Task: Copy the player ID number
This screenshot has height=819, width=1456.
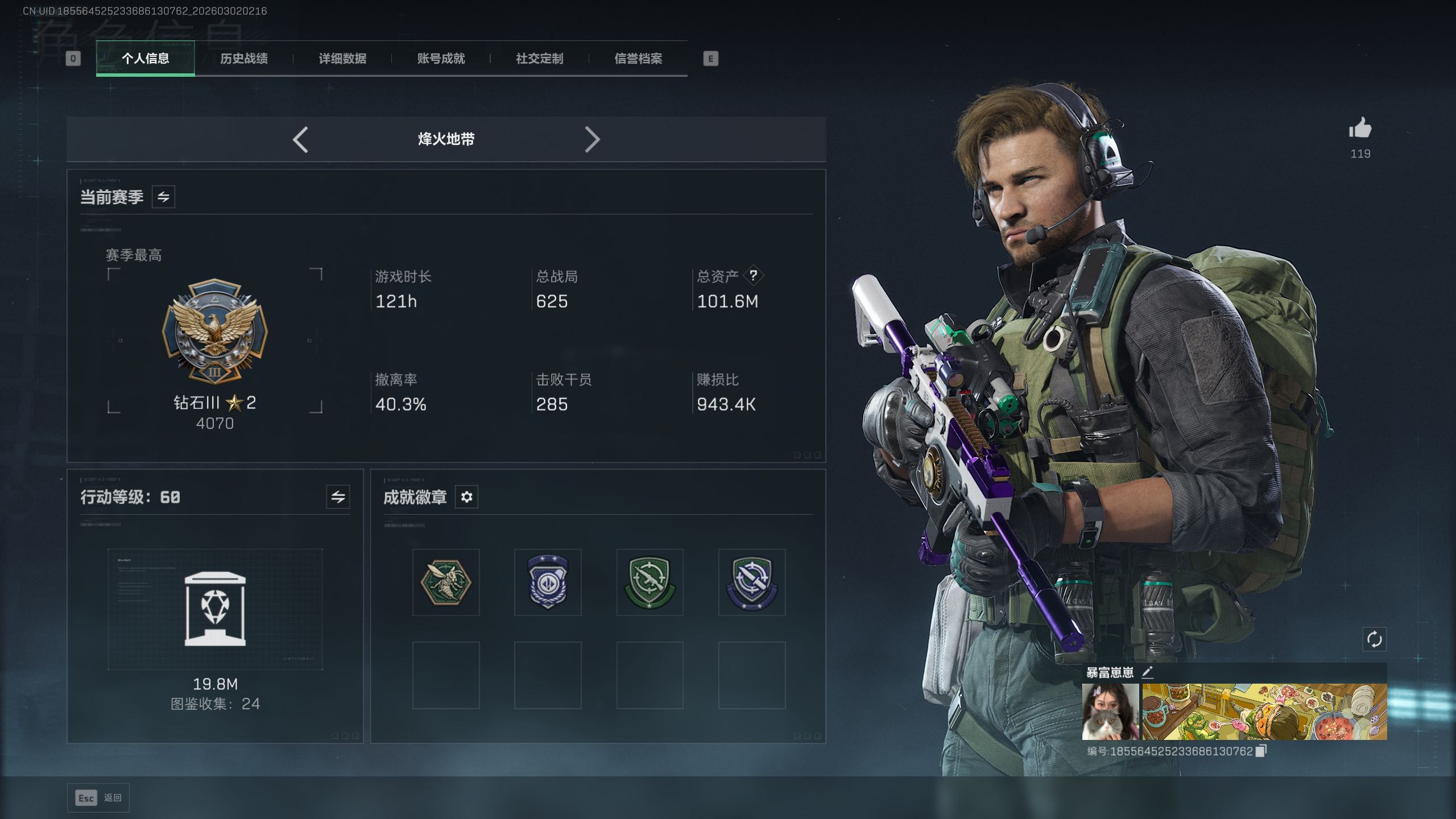Action: click(1261, 751)
